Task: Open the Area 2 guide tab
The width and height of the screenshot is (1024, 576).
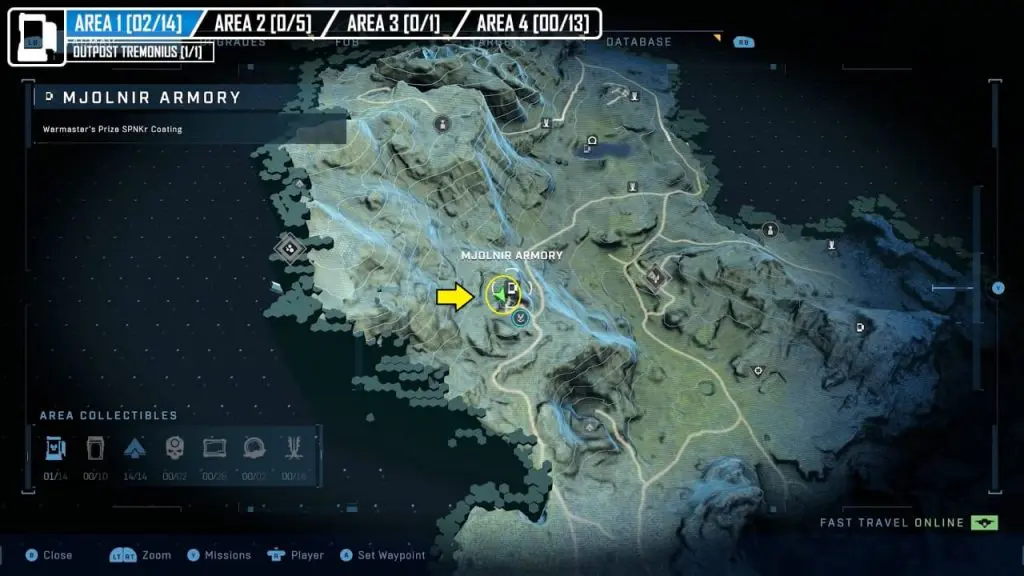Action: point(262,22)
